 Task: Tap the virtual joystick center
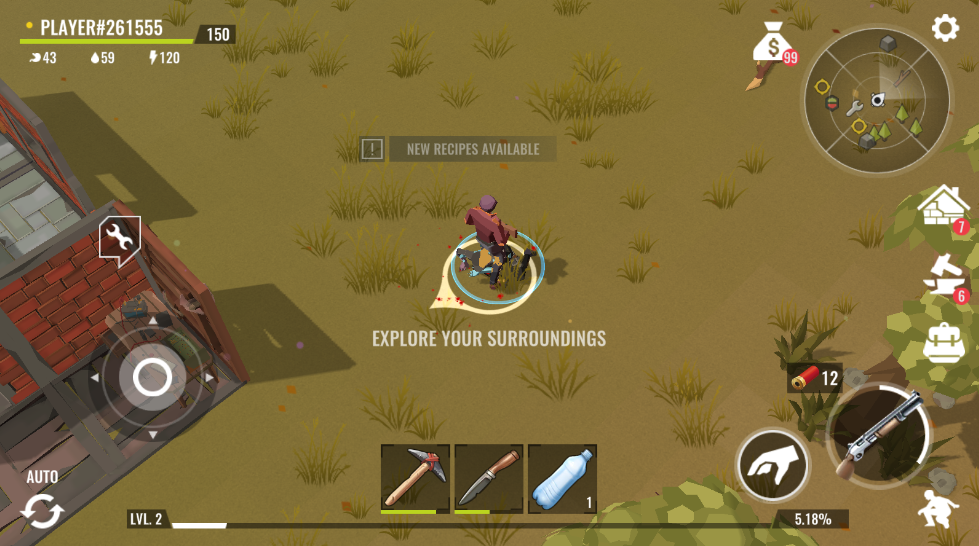152,377
